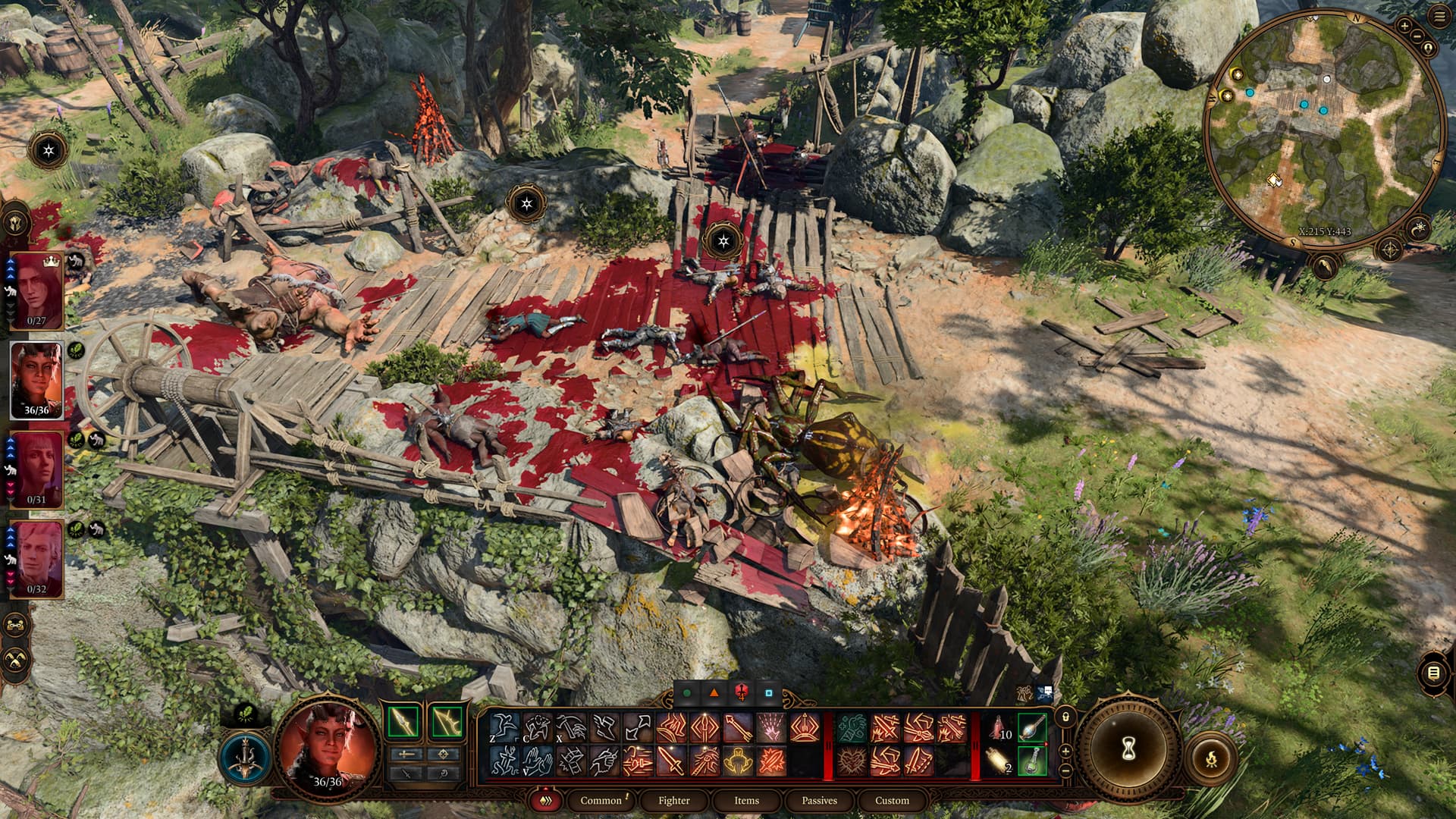Switch to the Custom hotbar tab
The height and width of the screenshot is (819, 1456).
click(x=892, y=800)
